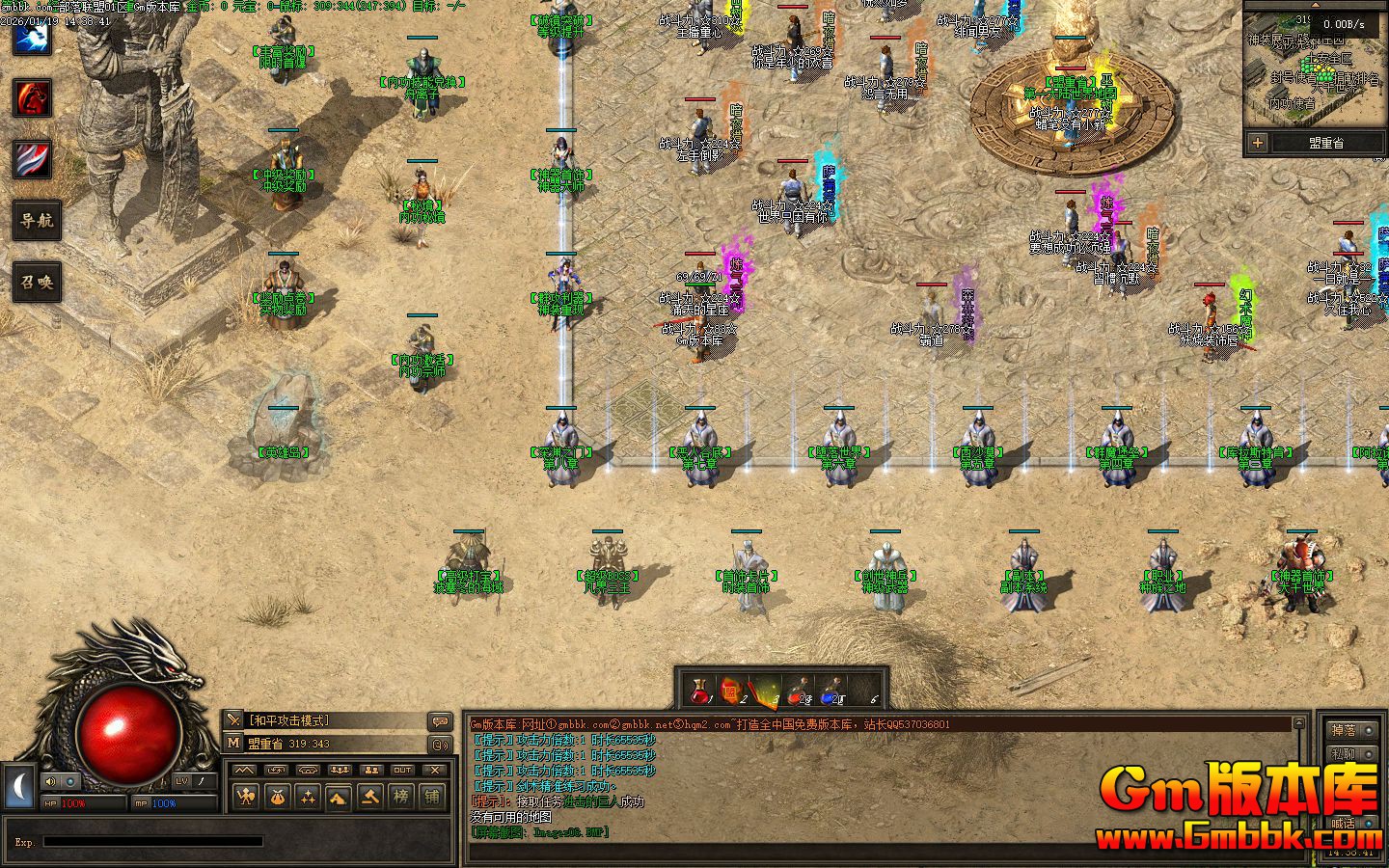Open the 榜 ranking button
The height and width of the screenshot is (868, 1389).
tap(400, 797)
